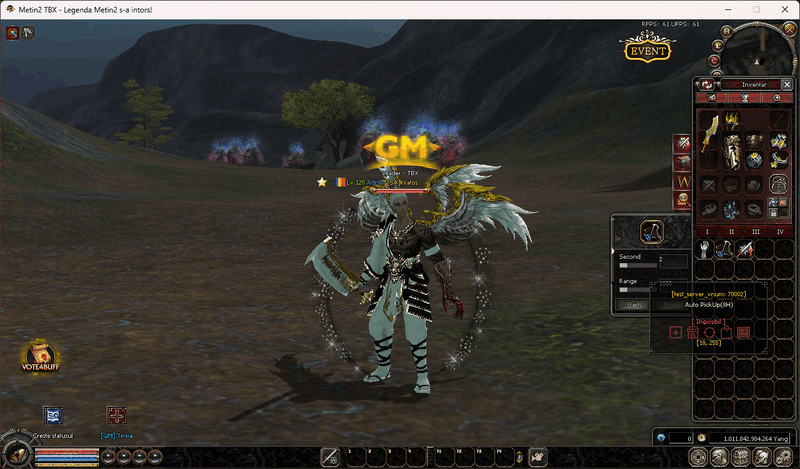
Task: Click the Start button in pickup panel
Action: [x=632, y=305]
